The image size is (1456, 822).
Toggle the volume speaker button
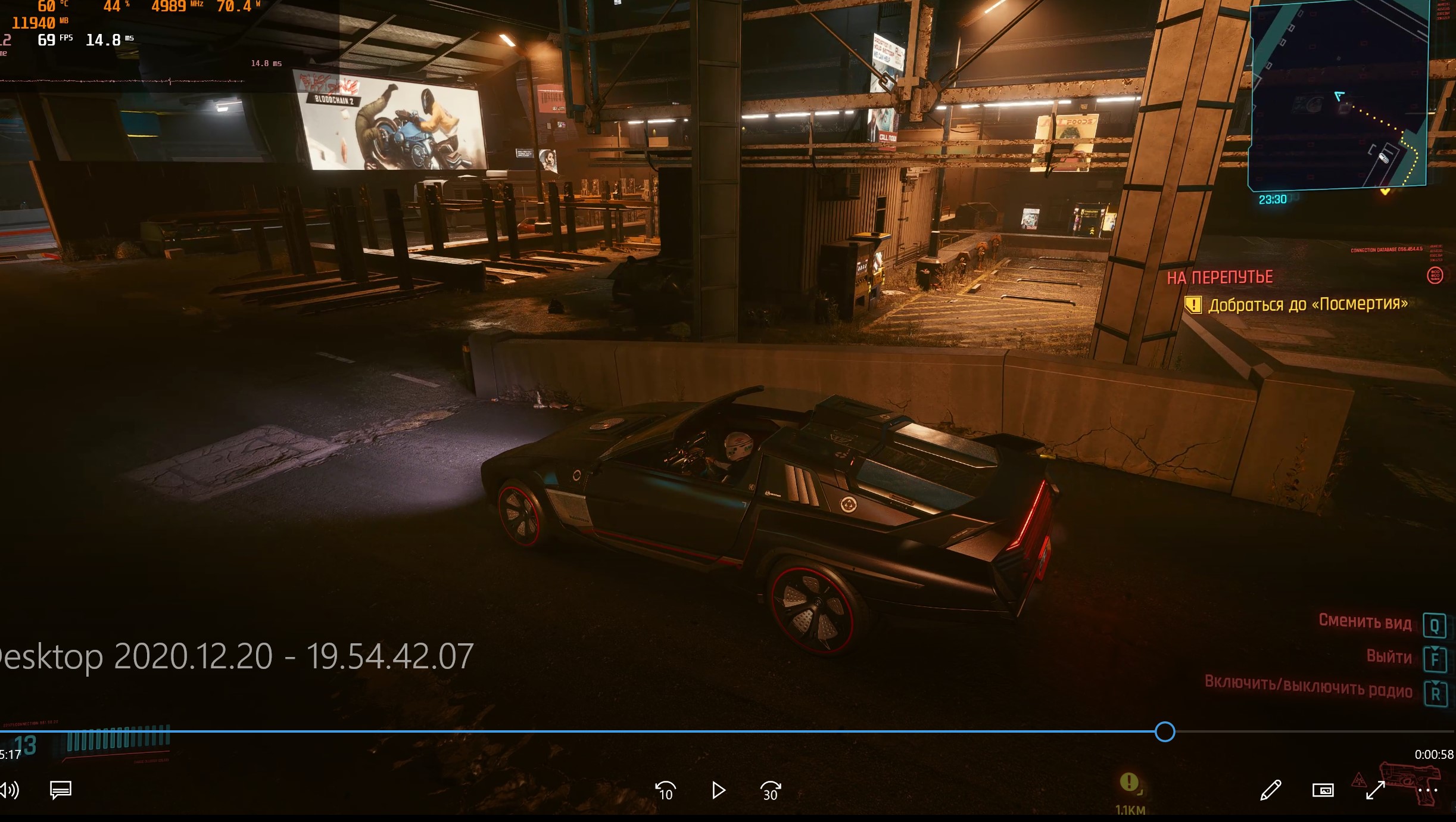(x=10, y=790)
